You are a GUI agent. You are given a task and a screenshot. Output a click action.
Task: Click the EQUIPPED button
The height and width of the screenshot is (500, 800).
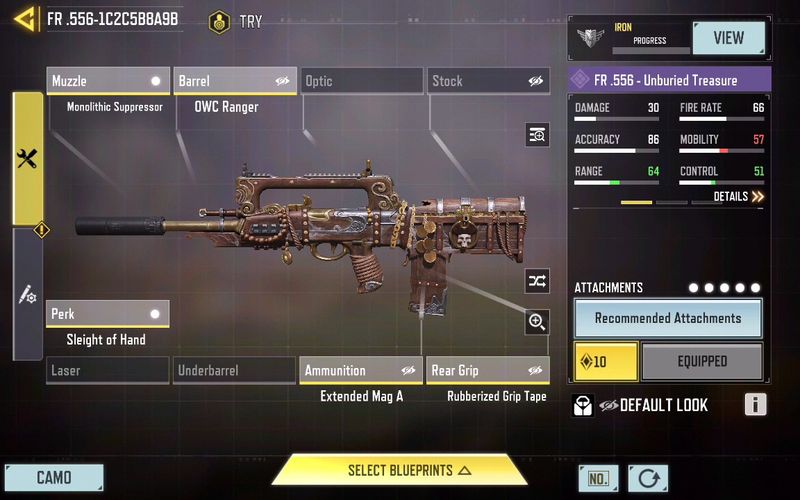coord(702,361)
